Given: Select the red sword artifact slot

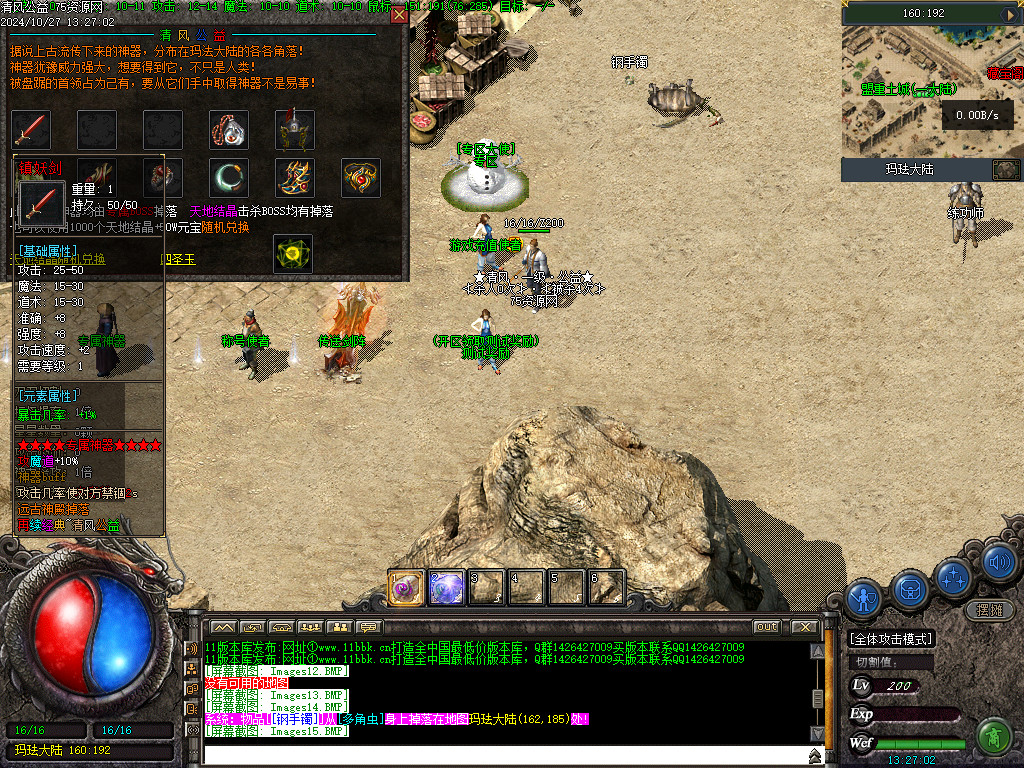Looking at the screenshot, I should tap(31, 130).
